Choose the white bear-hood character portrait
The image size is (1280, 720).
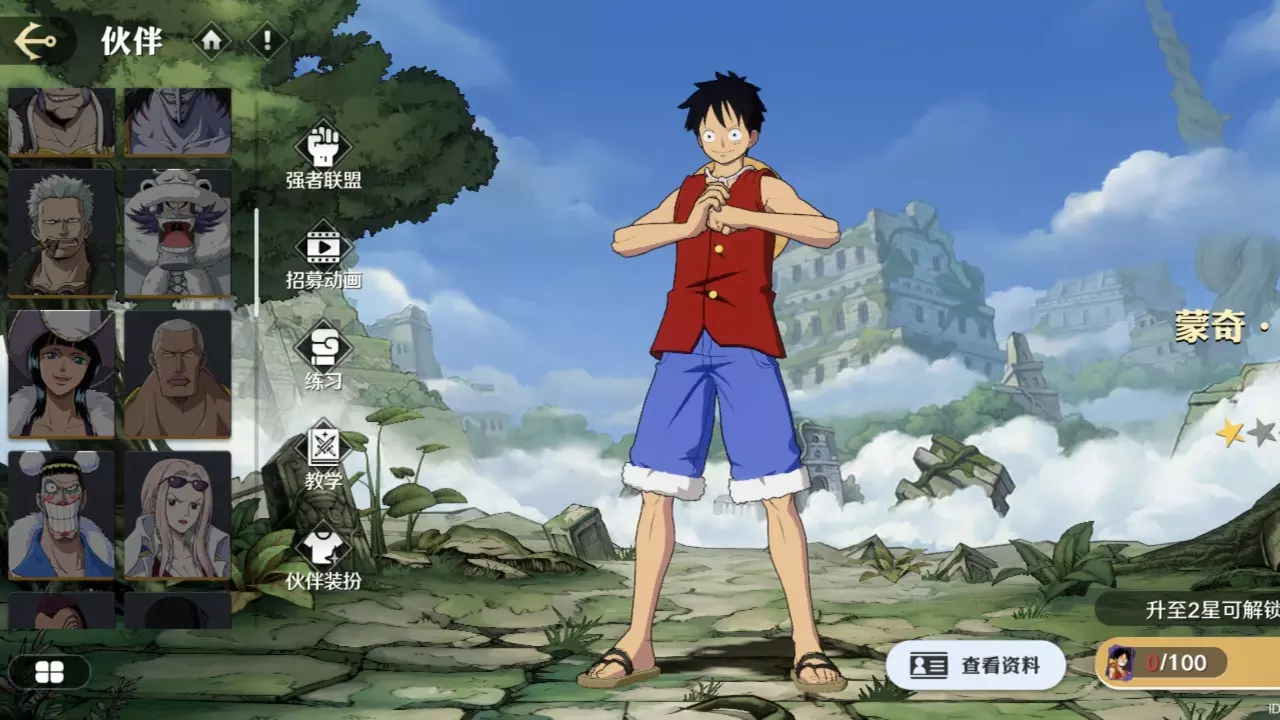pos(178,233)
